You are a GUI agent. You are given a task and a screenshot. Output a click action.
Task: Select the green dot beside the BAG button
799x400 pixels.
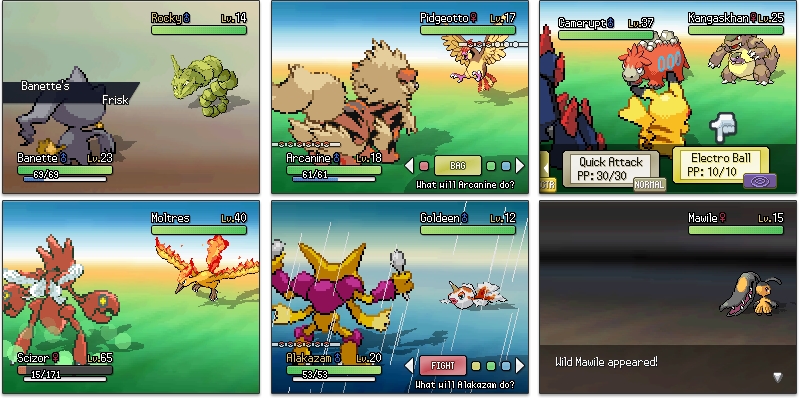point(490,165)
